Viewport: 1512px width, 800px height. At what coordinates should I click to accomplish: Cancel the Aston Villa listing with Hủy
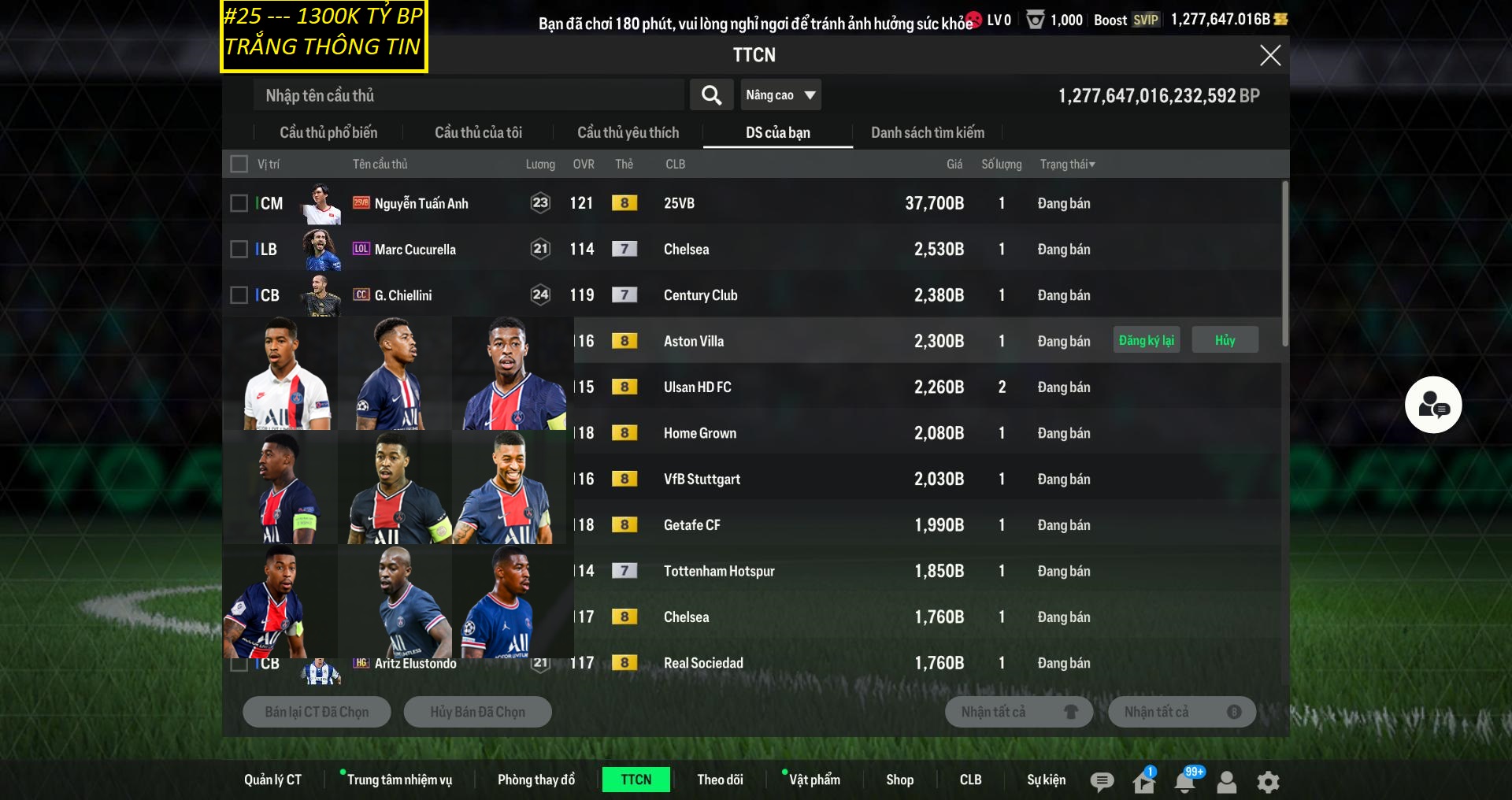click(x=1225, y=340)
